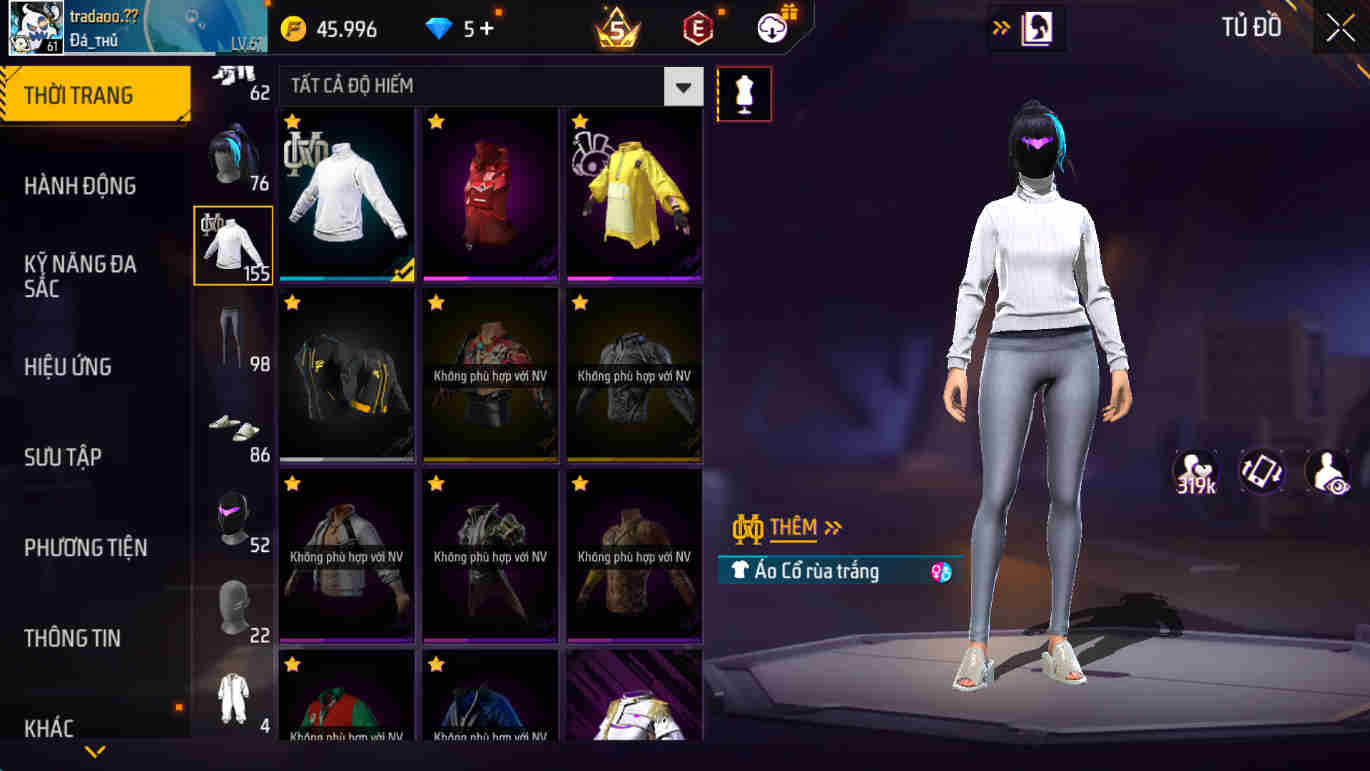Click the cloud download gift icon
1370x771 pixels.
(x=770, y=27)
